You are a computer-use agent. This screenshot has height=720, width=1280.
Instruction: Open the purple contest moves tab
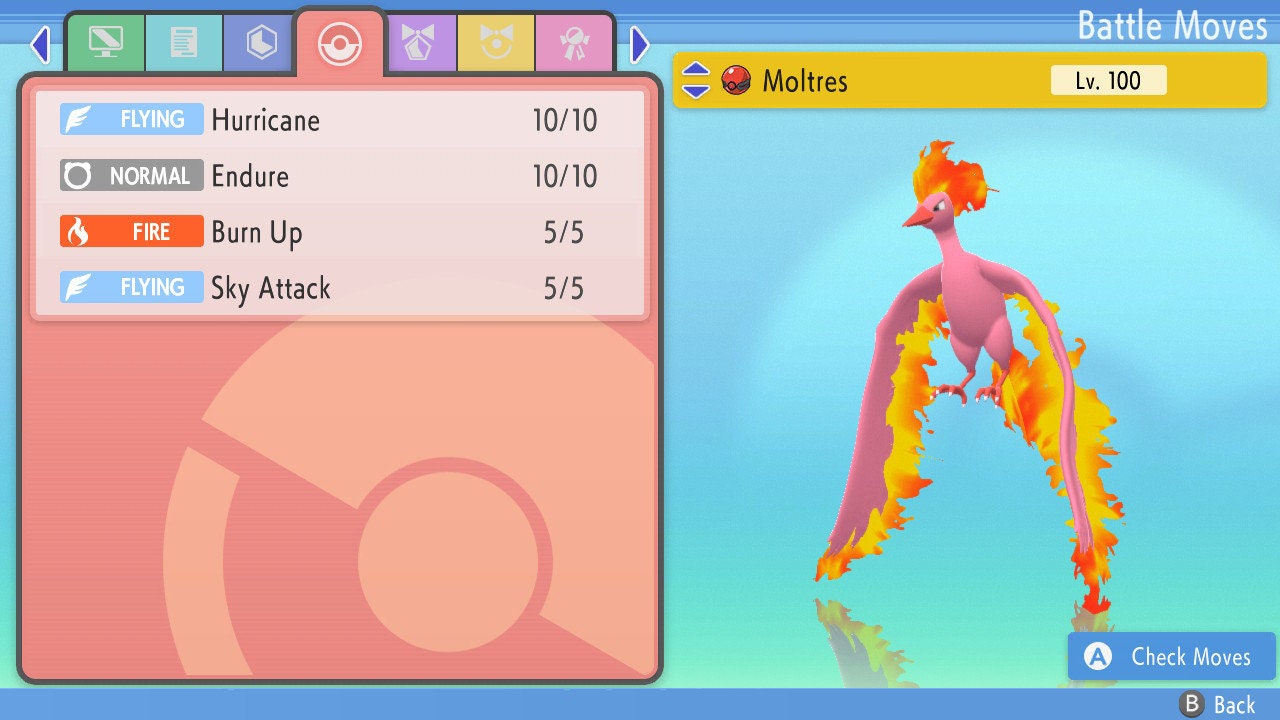coord(418,44)
